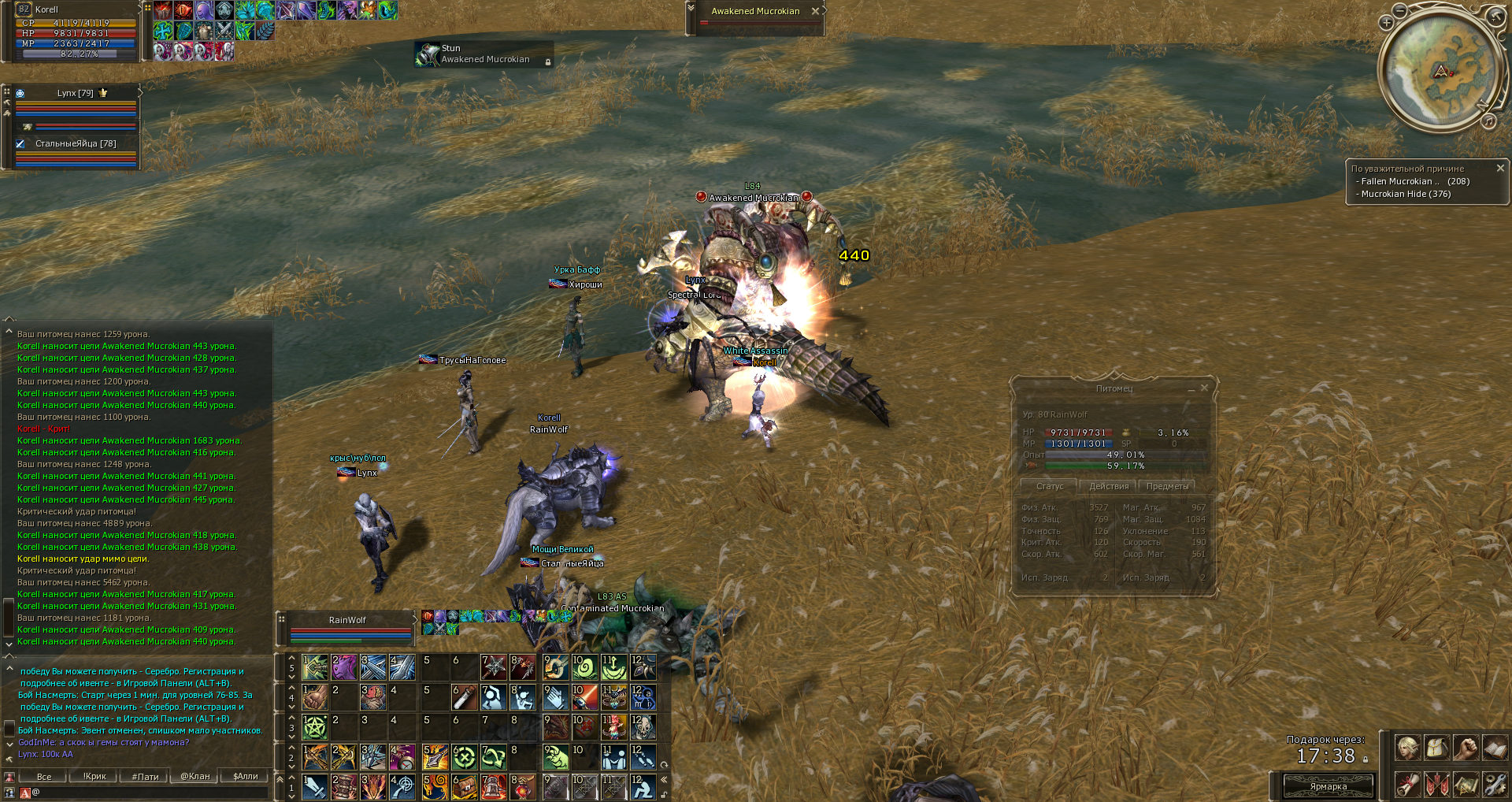Close the quest tracker panel
This screenshot has width=1512, height=802.
click(1500, 168)
